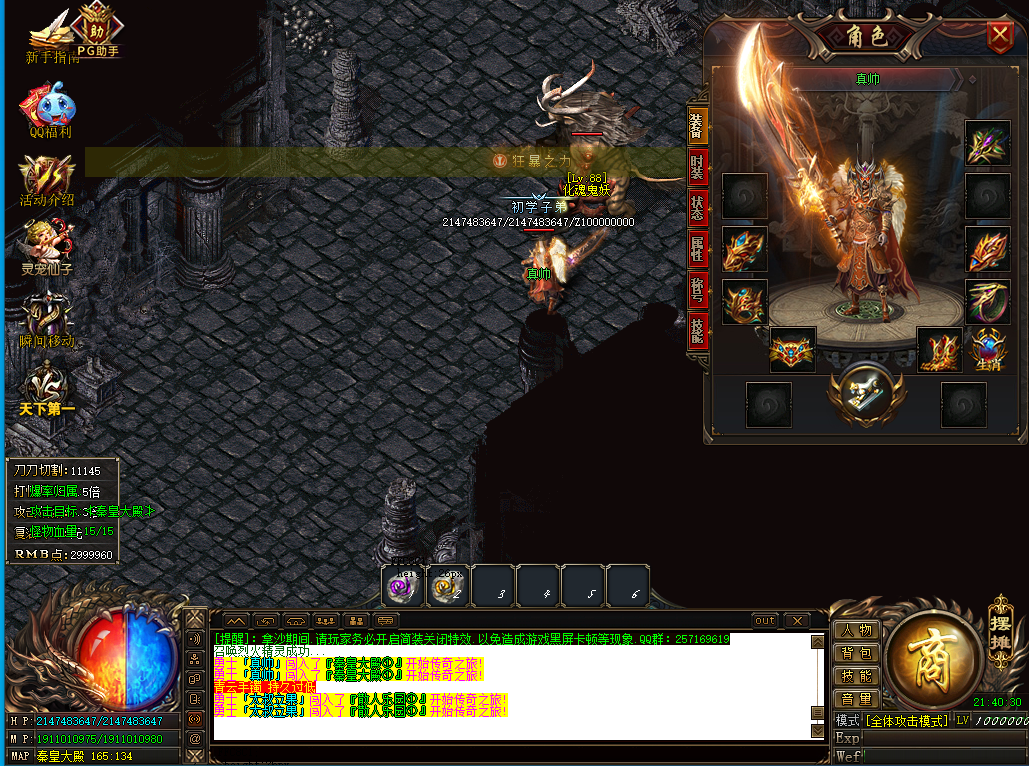Open the PG助手 assistant
This screenshot has height=766, width=1029.
pos(97,29)
